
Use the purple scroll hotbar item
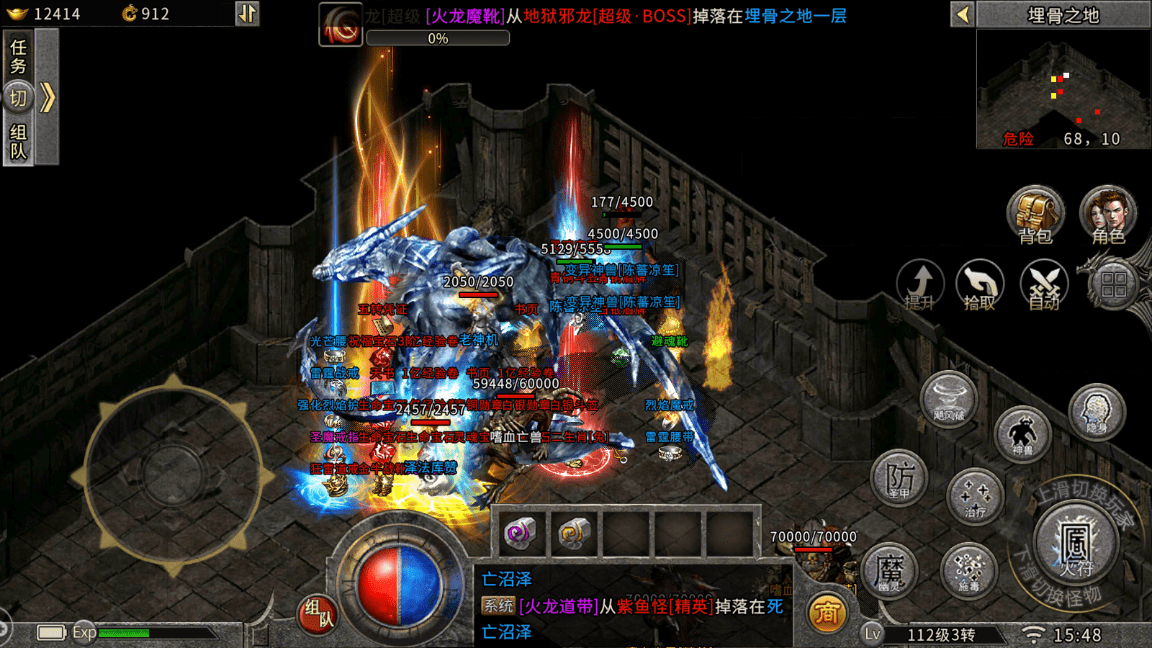[523, 533]
